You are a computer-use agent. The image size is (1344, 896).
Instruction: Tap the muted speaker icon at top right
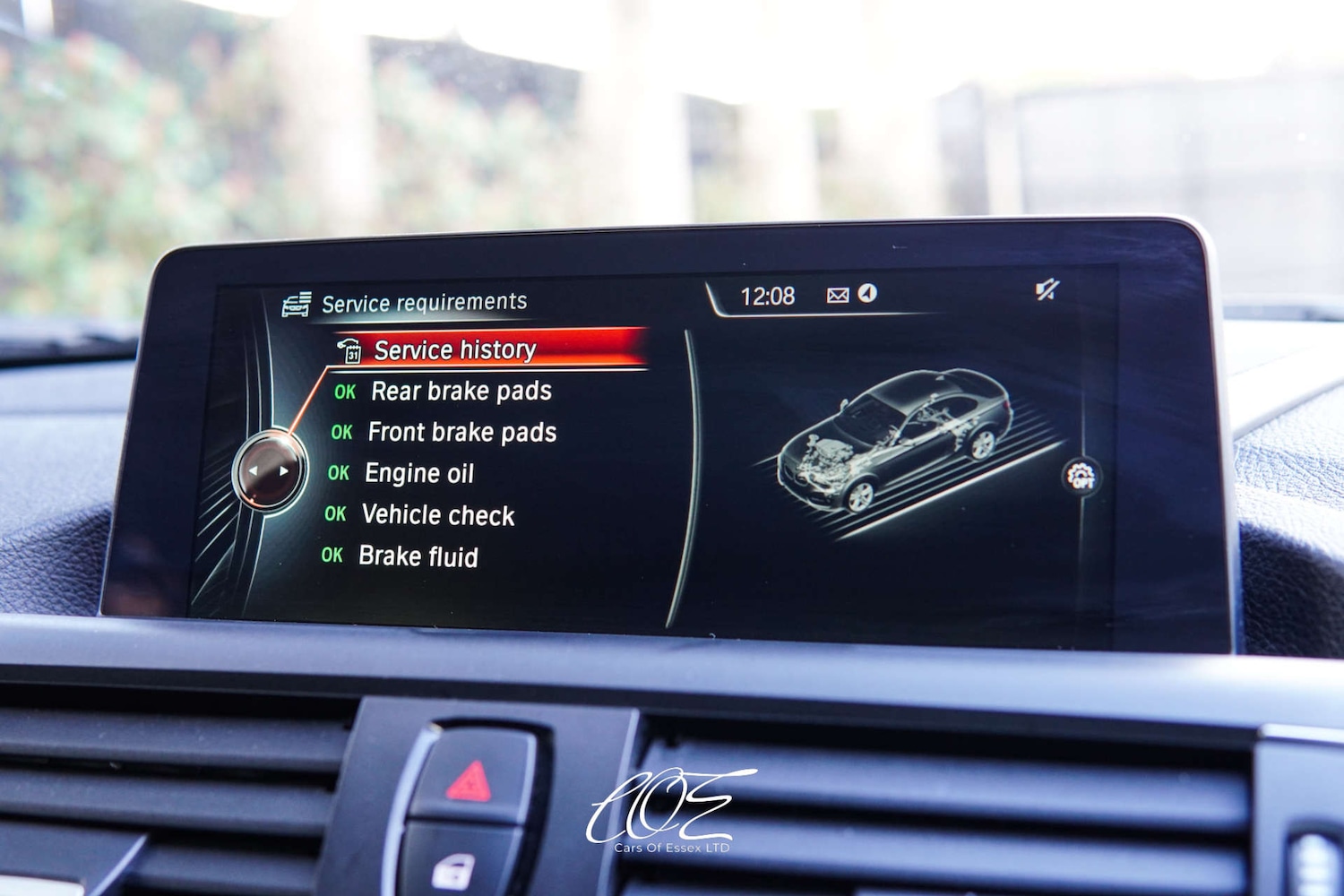pos(1048,288)
